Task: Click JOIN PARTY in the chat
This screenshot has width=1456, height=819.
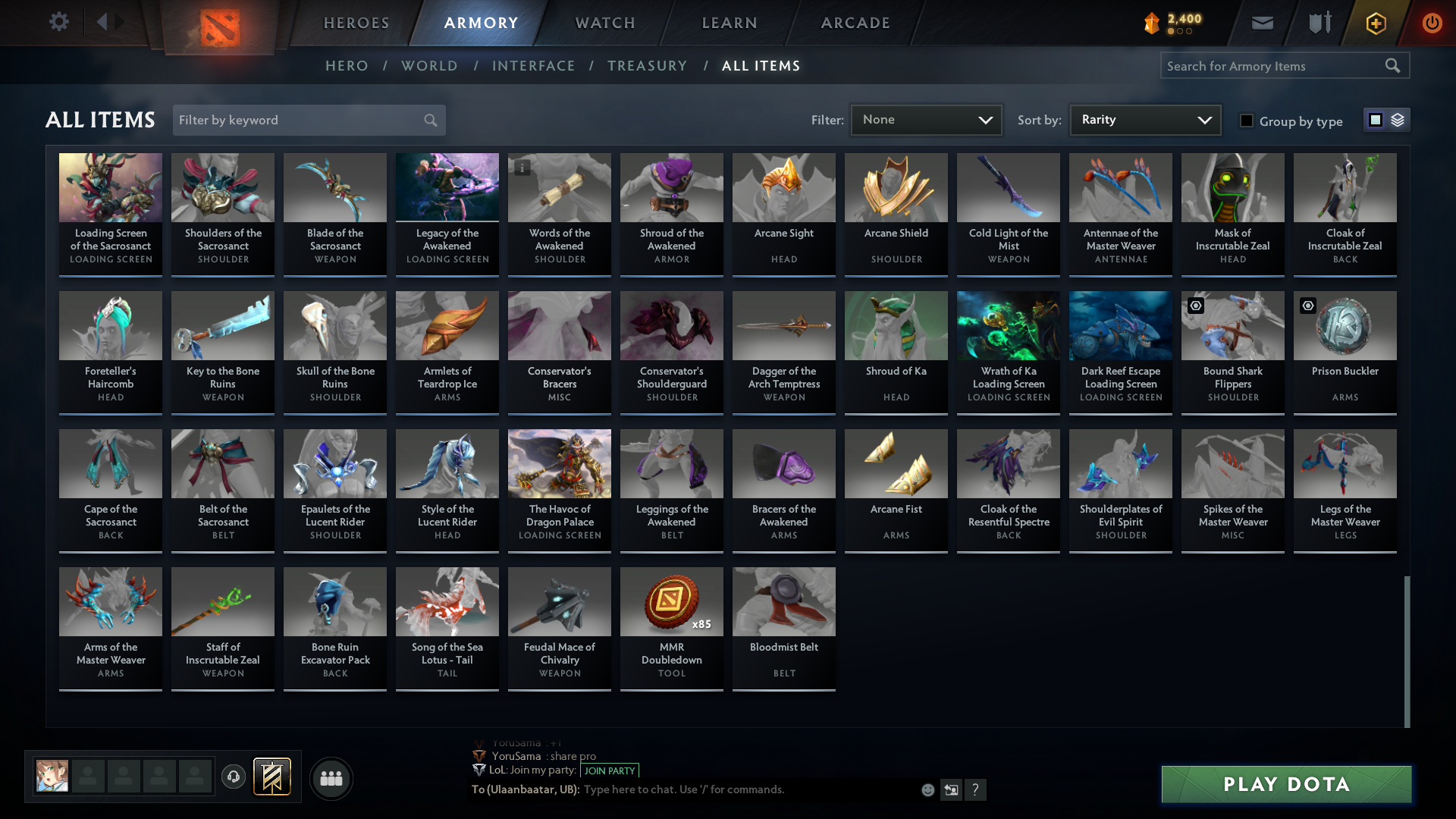Action: (x=609, y=770)
